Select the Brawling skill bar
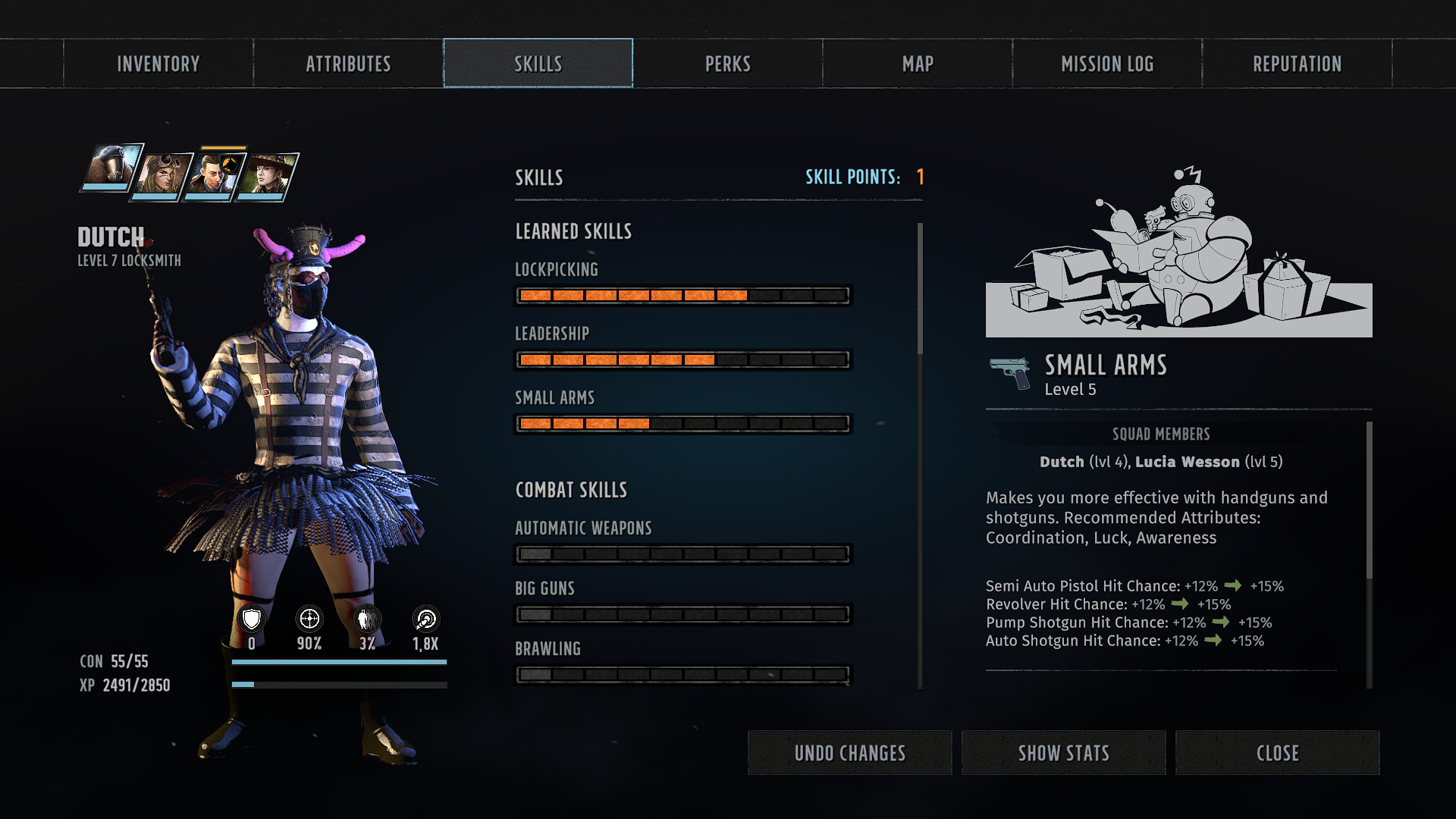1456x819 pixels. pos(682,674)
